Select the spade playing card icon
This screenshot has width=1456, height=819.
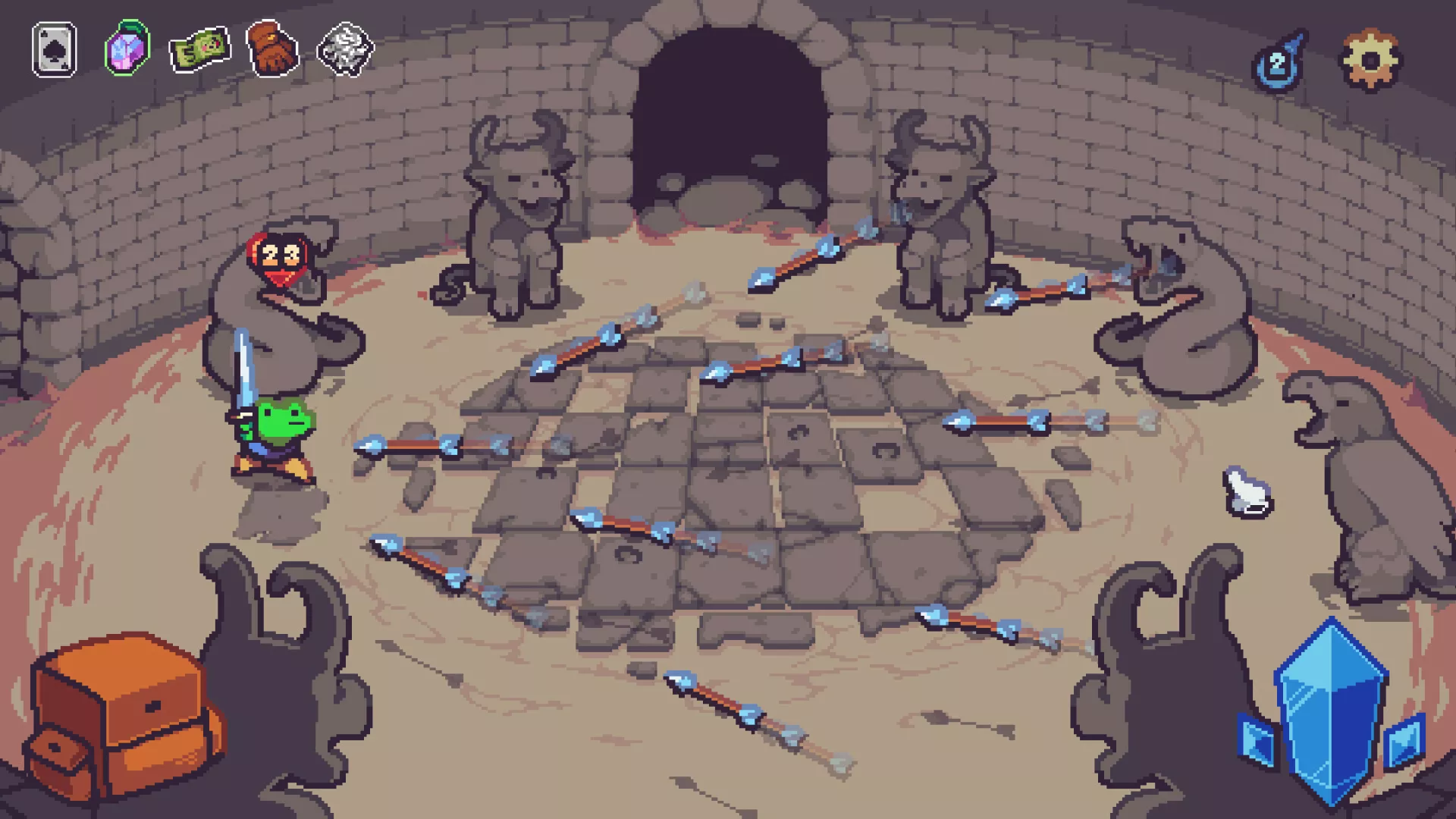click(54, 50)
